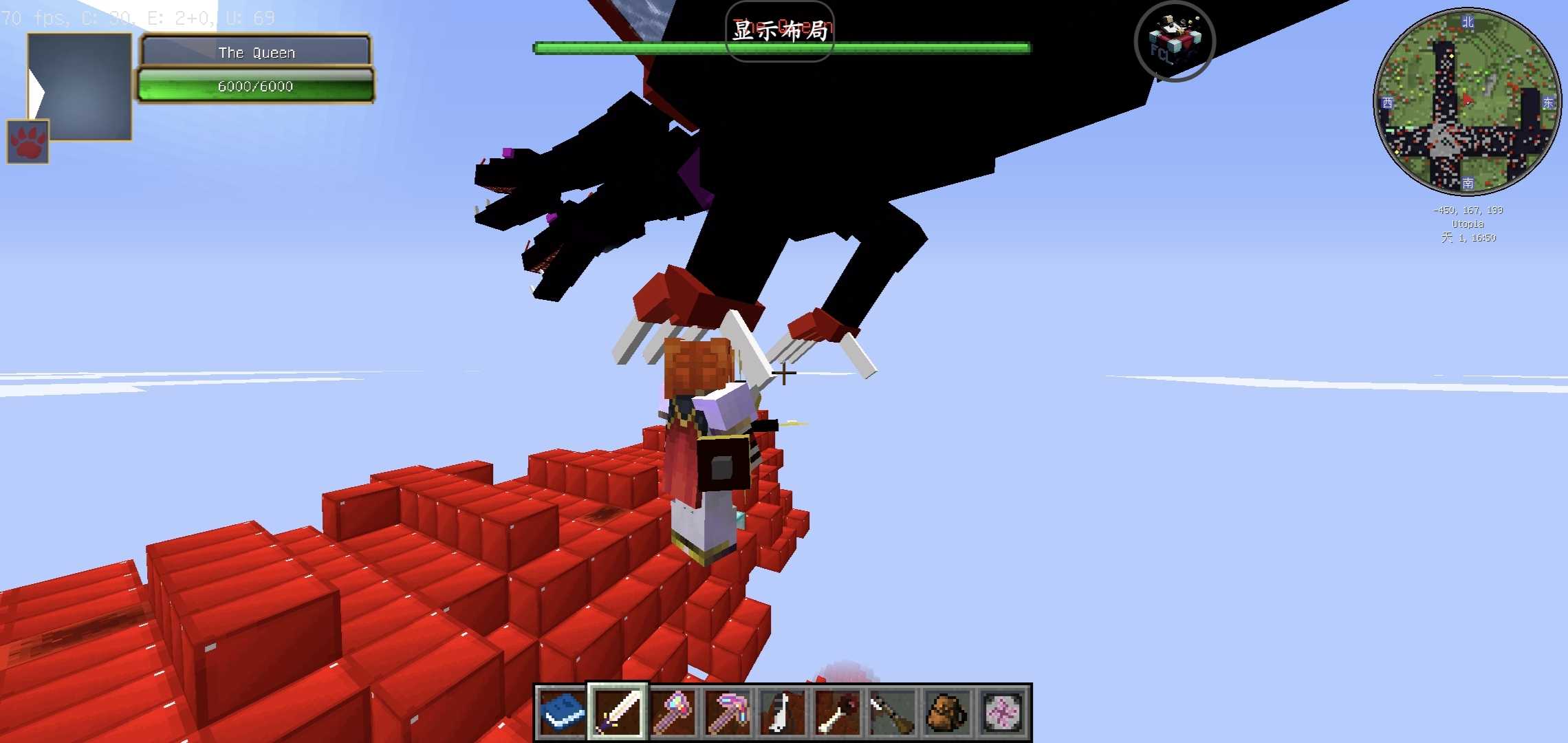Select the brown backpack slot
Viewport: 1568px width, 743px height.
948,712
